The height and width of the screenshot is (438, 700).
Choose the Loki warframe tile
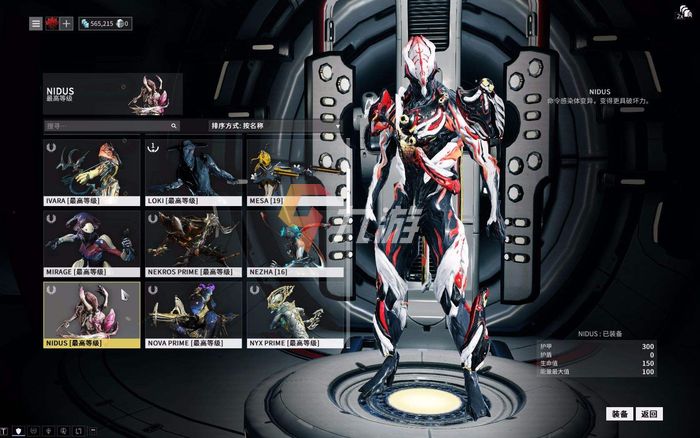193,170
